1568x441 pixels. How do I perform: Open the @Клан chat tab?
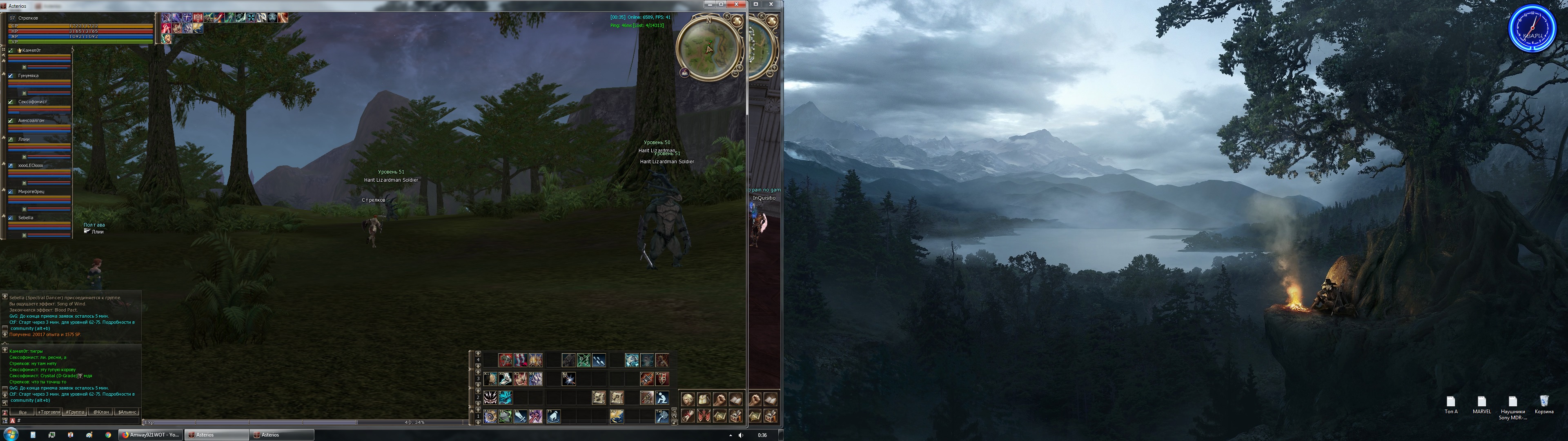coord(101,412)
